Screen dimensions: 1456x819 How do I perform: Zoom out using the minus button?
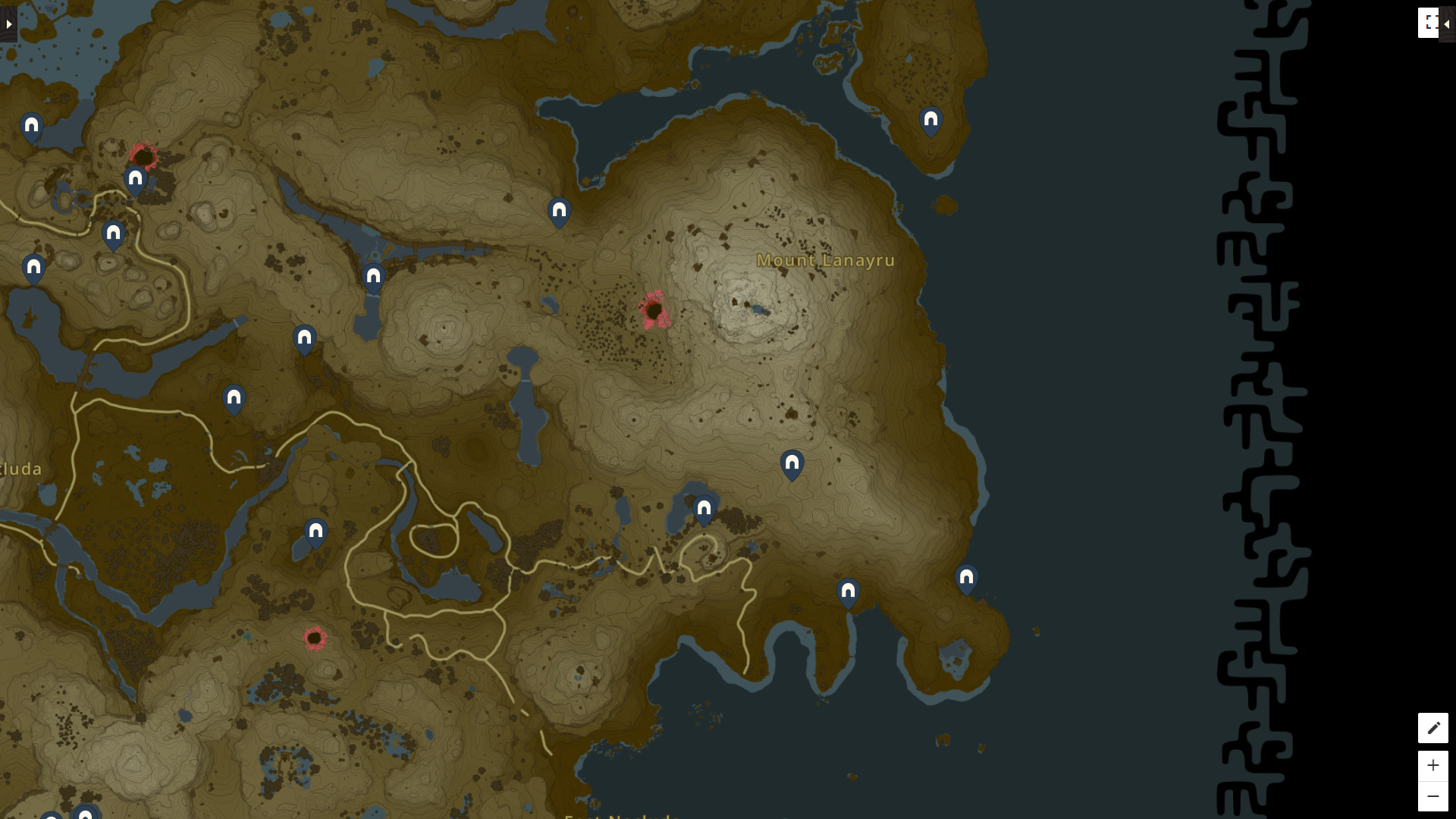coord(1434,795)
